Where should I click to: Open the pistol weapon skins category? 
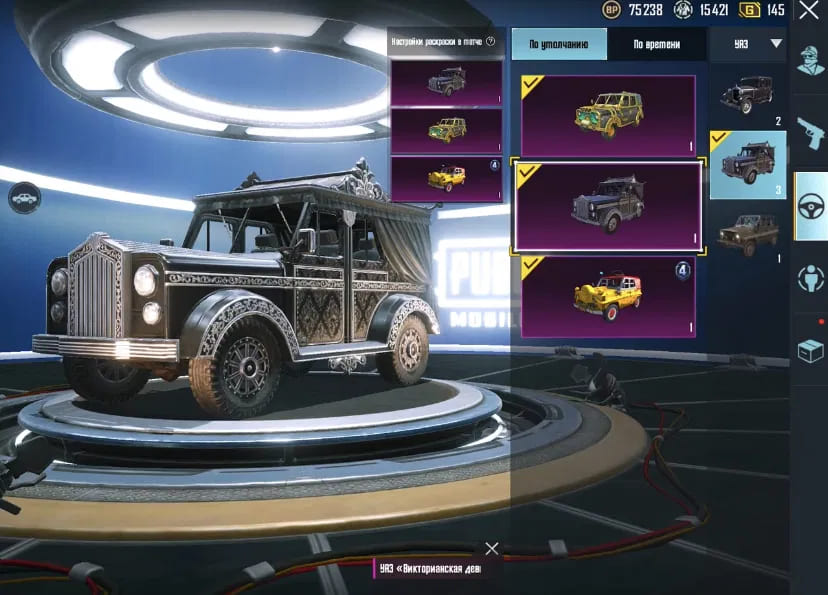[x=810, y=132]
